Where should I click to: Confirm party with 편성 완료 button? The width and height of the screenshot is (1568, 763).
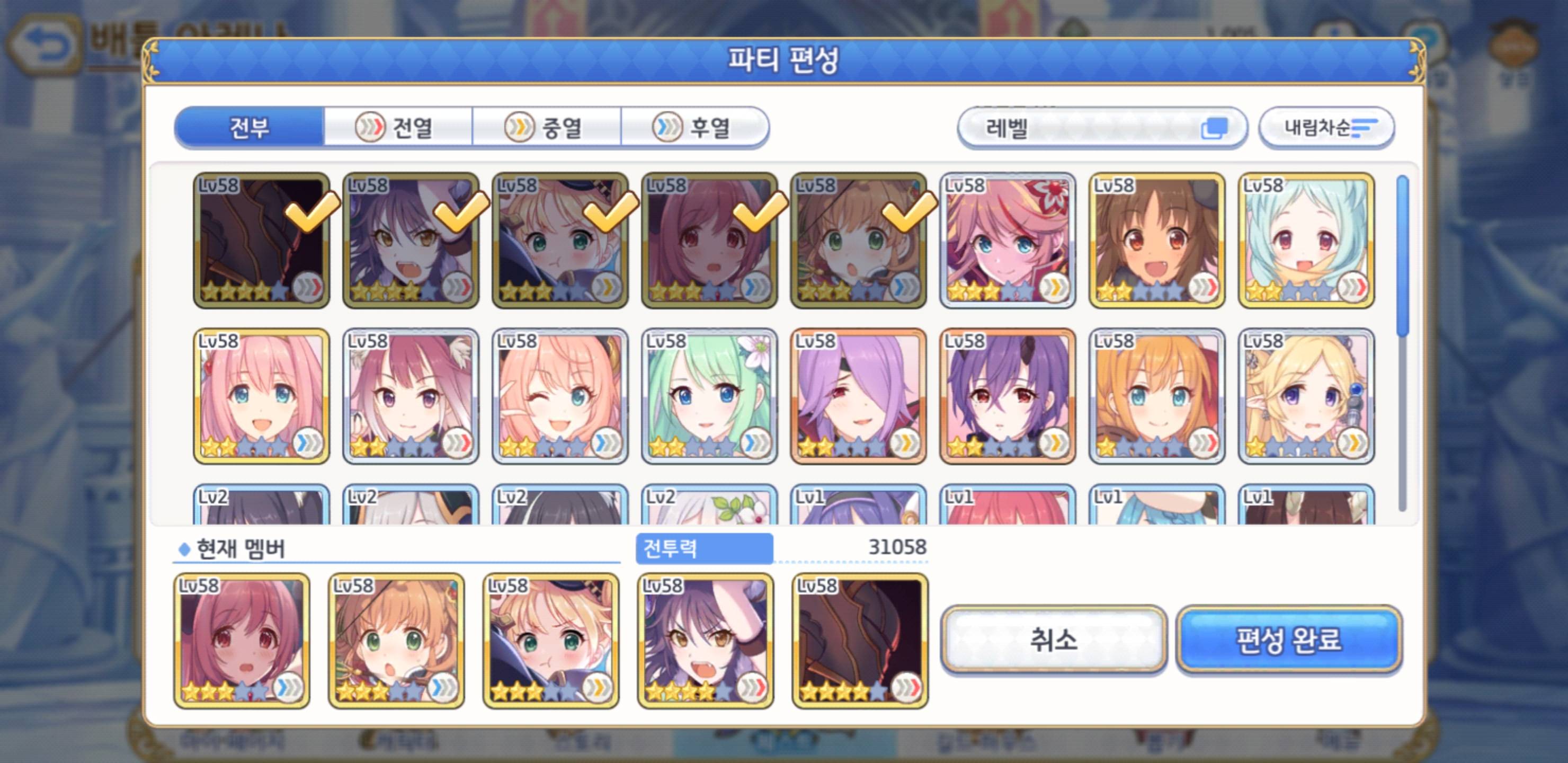tap(1289, 640)
